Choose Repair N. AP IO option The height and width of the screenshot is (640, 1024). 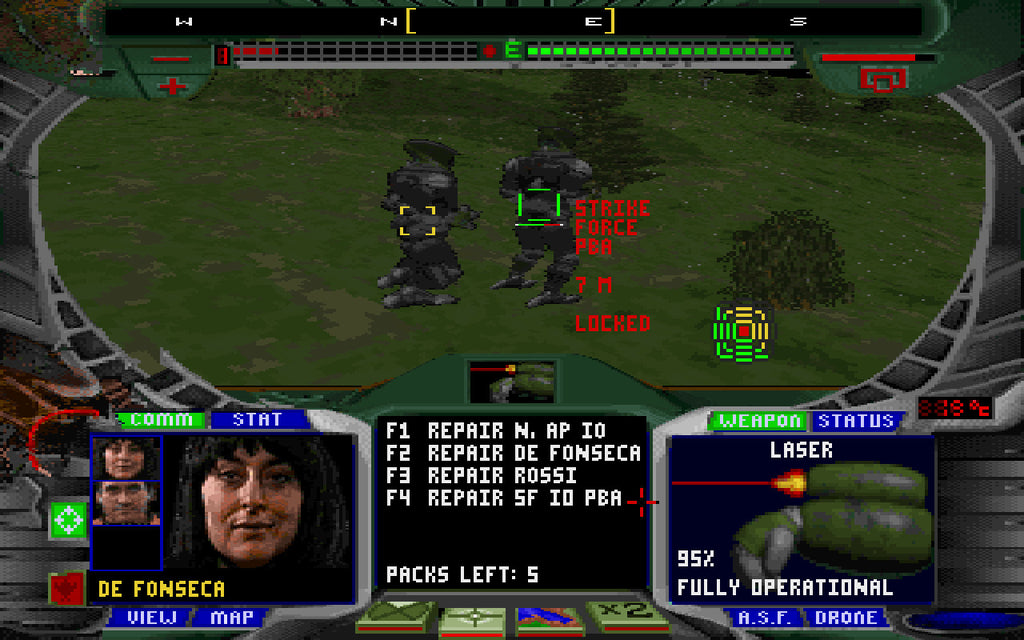tap(496, 431)
